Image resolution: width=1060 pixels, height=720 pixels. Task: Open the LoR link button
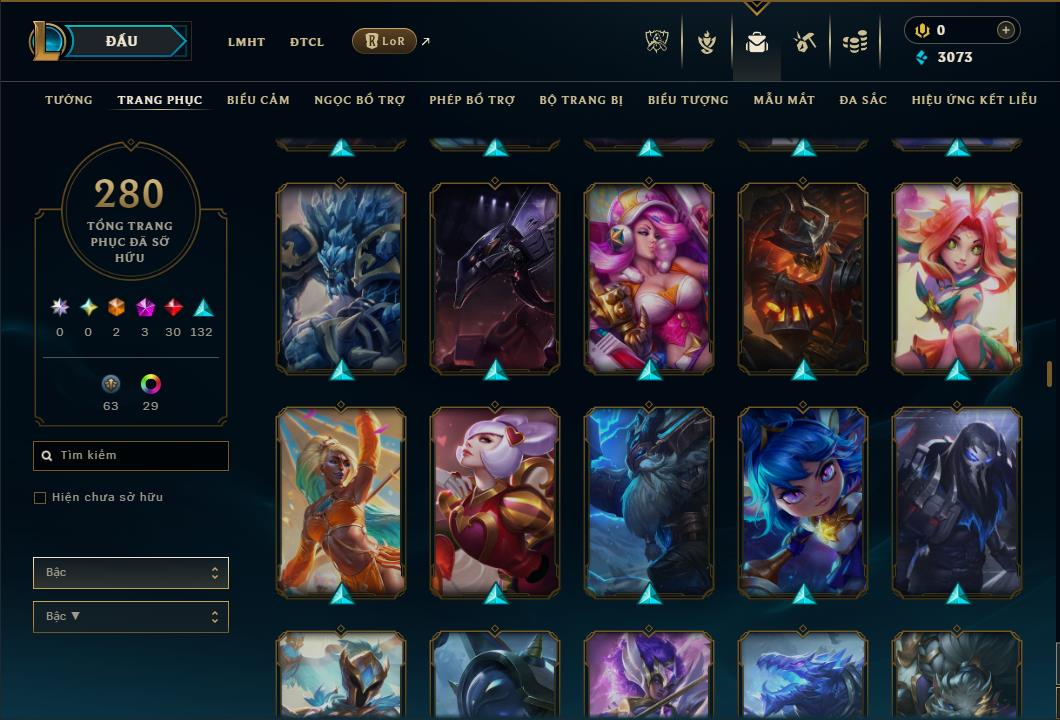[384, 41]
